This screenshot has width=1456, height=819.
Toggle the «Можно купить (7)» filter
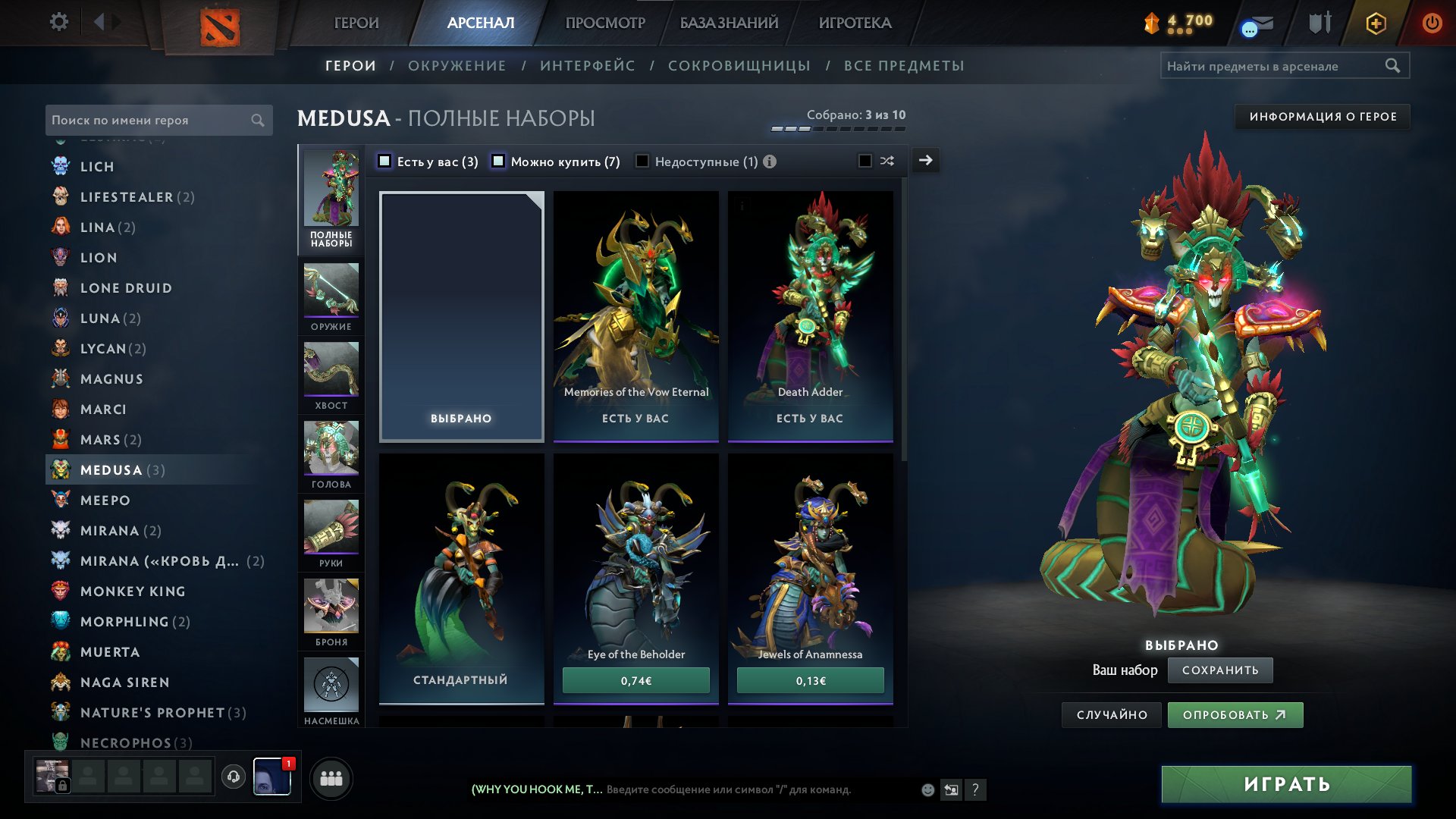click(498, 162)
